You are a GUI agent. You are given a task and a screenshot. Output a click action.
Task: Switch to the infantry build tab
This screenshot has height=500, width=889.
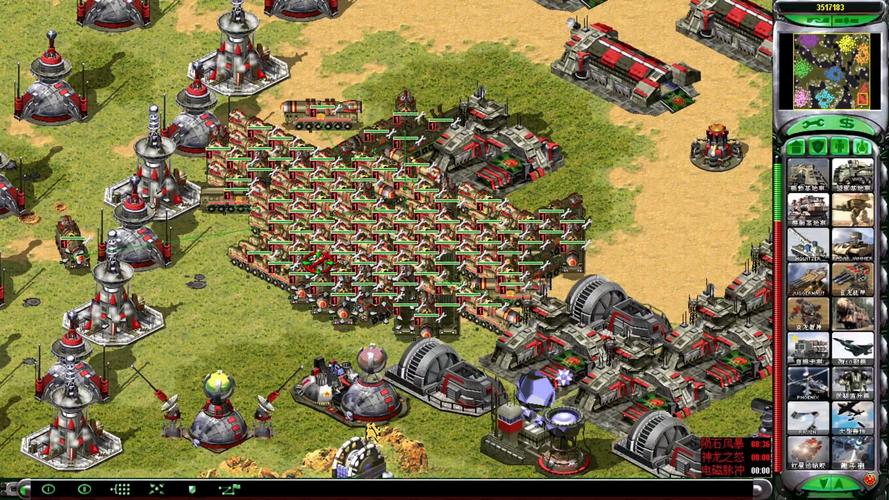click(x=840, y=147)
